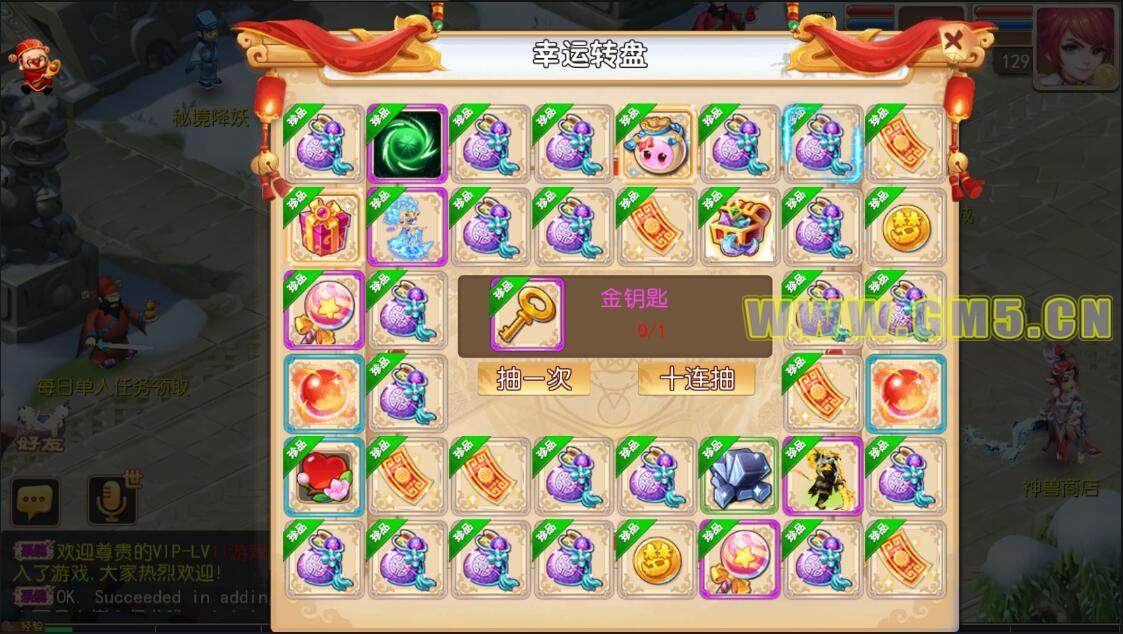Select the jeweled treasure chest prize

point(739,226)
